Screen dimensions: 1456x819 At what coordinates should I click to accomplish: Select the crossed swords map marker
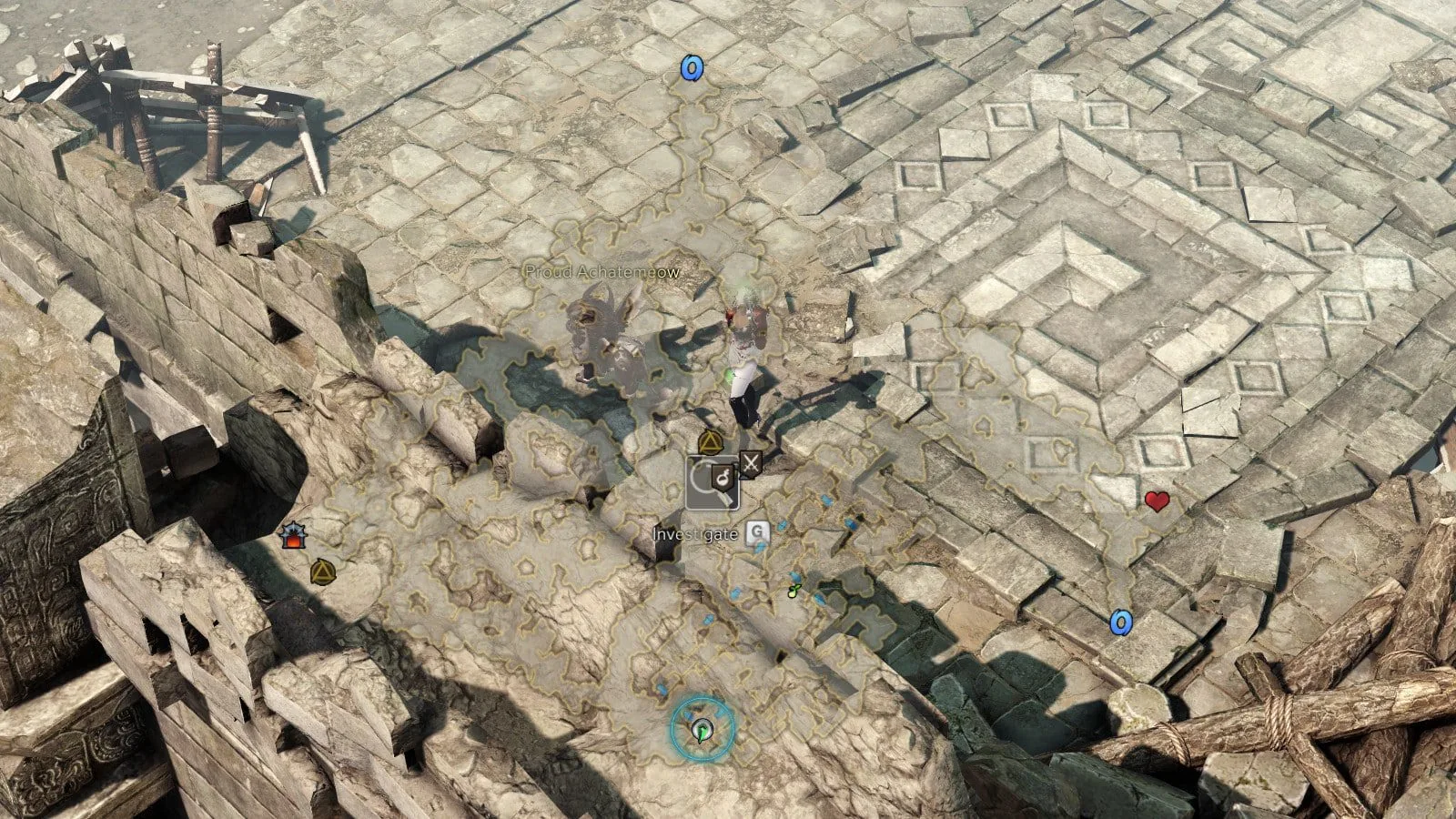point(751,464)
